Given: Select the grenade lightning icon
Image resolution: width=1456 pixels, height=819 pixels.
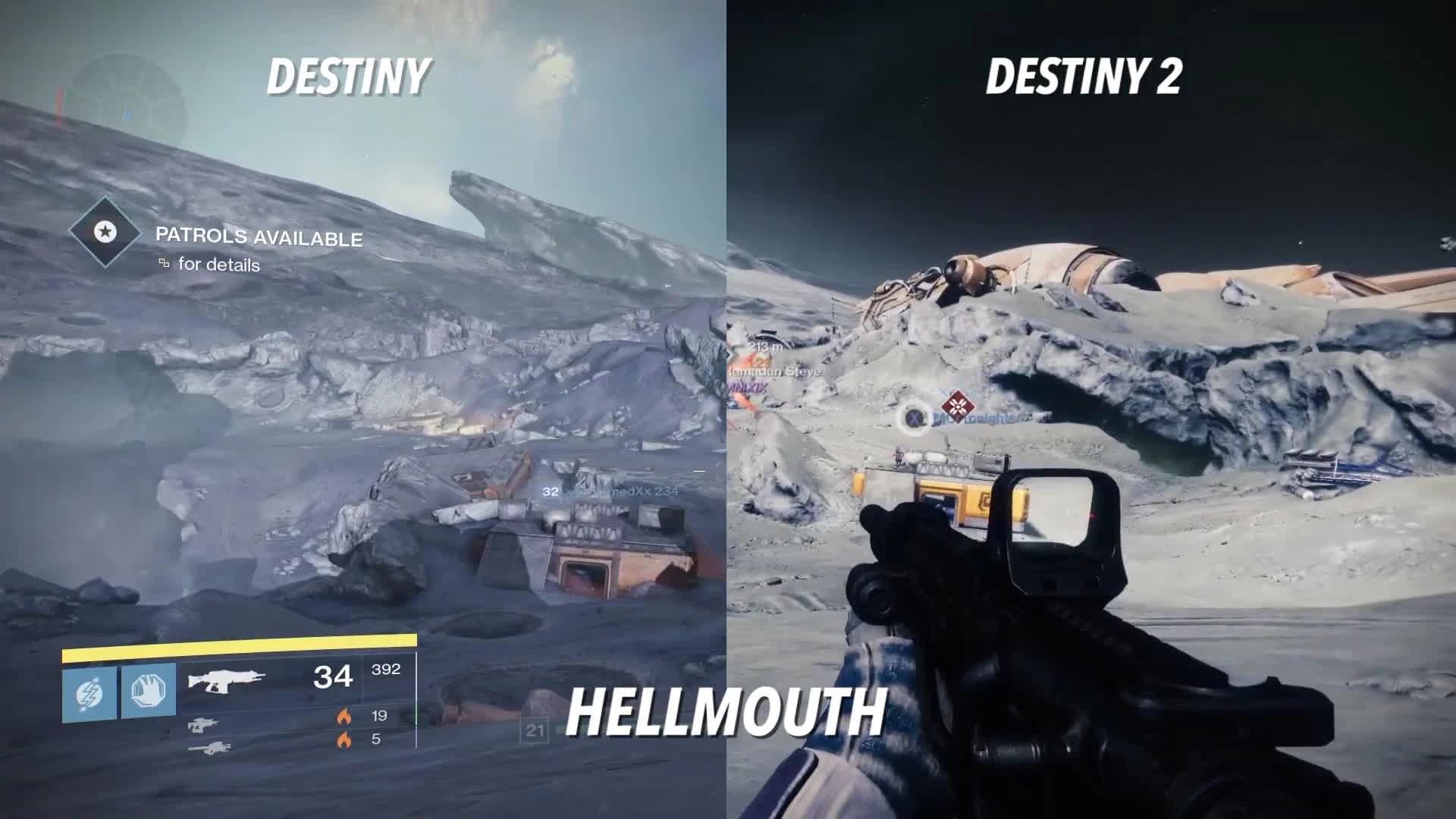Looking at the screenshot, I should pyautogui.click(x=90, y=693).
